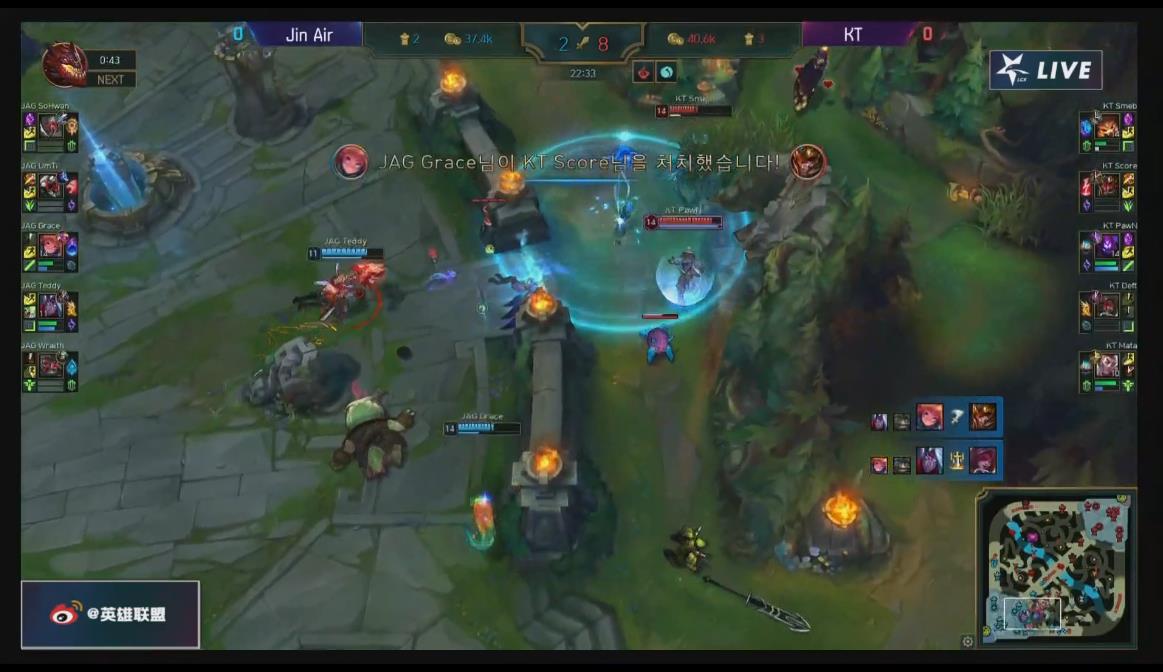1163x672 pixels.
Task: Click the LIVE broadcast logo
Action: click(x=1045, y=70)
